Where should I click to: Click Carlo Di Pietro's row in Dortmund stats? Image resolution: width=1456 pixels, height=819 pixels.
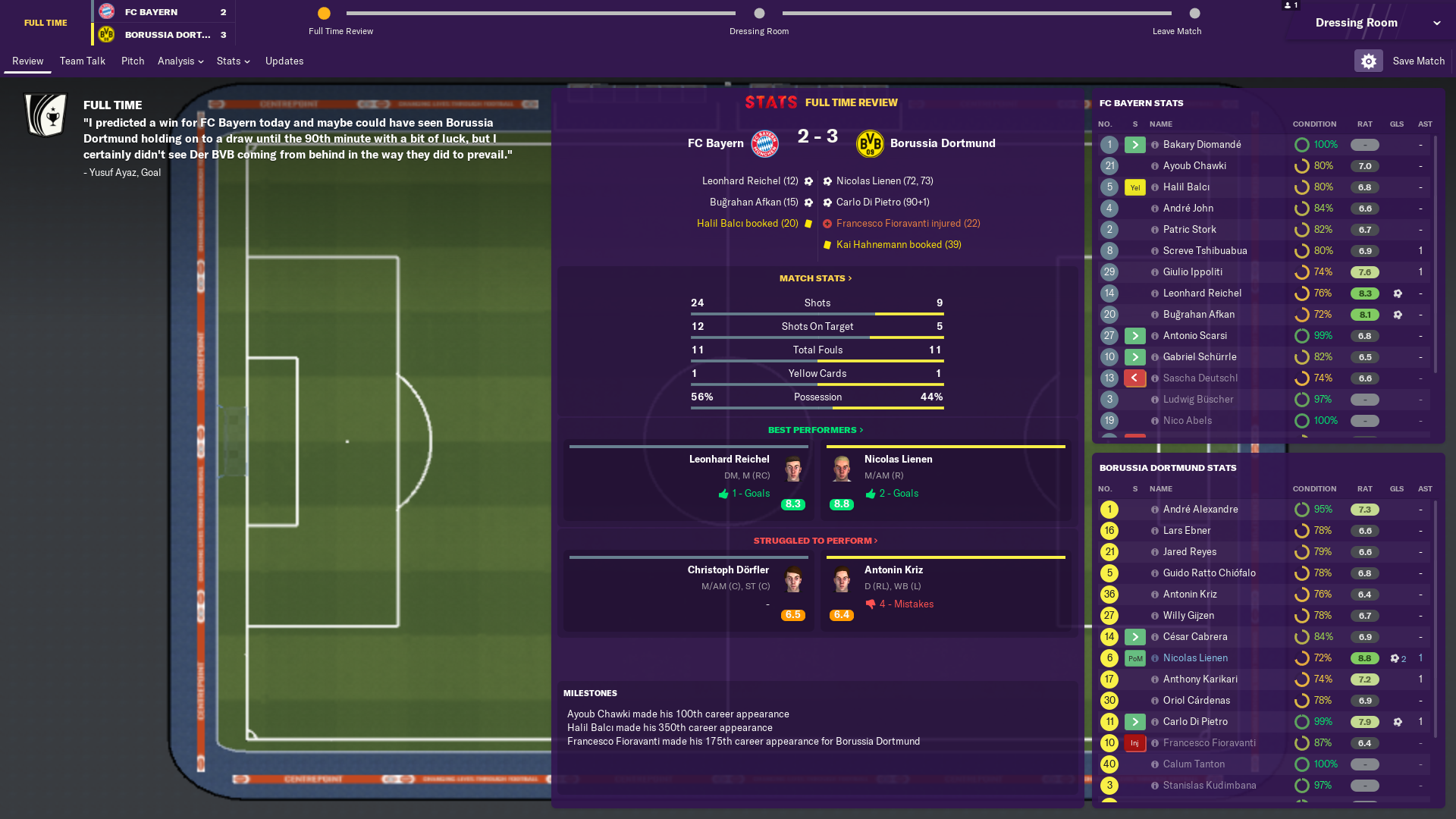click(1195, 721)
